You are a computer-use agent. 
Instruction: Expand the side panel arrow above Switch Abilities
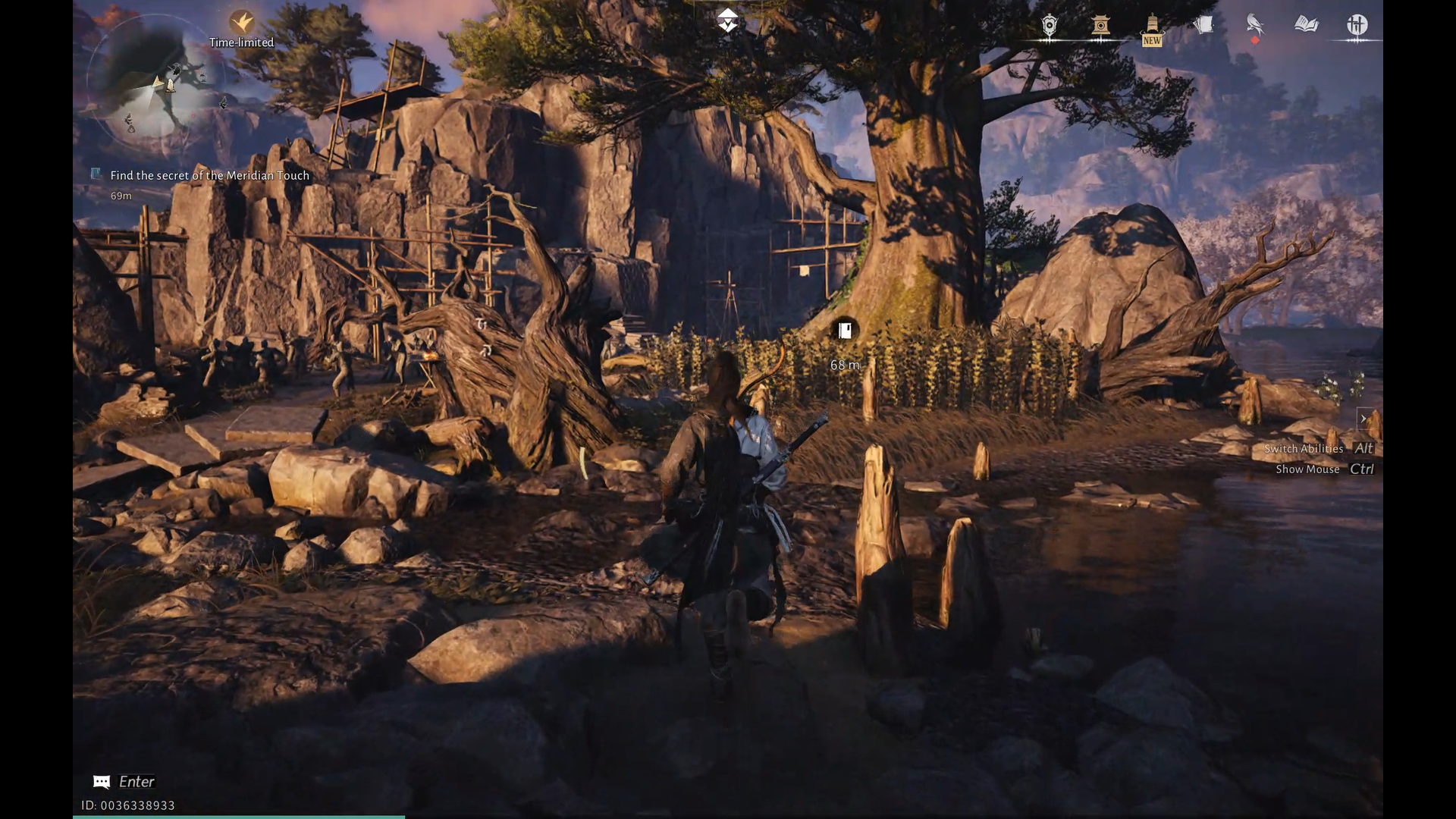click(x=1363, y=419)
